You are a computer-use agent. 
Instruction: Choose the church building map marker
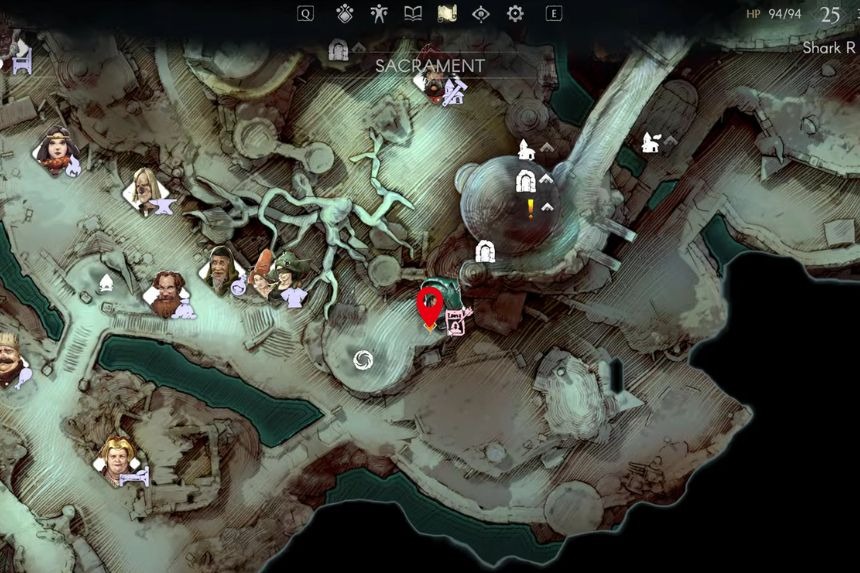(525, 150)
